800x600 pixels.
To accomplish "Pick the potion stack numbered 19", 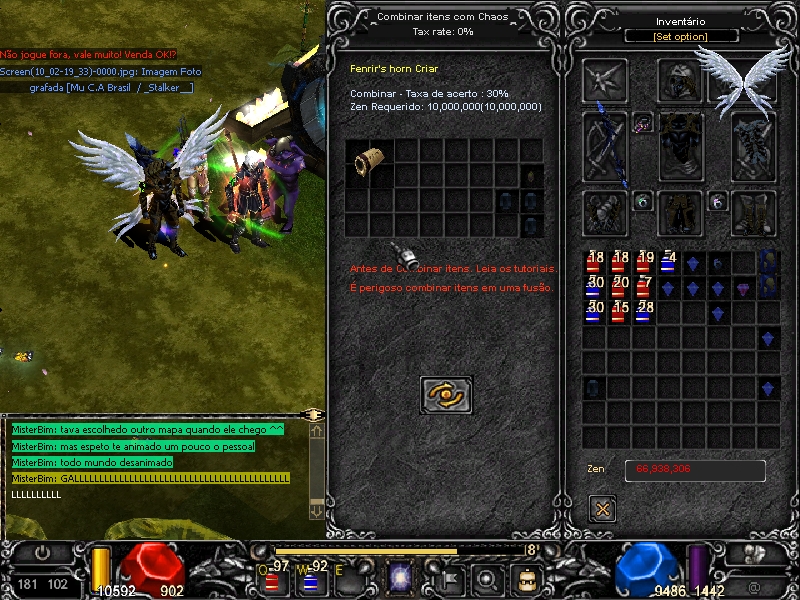I will click(x=644, y=264).
